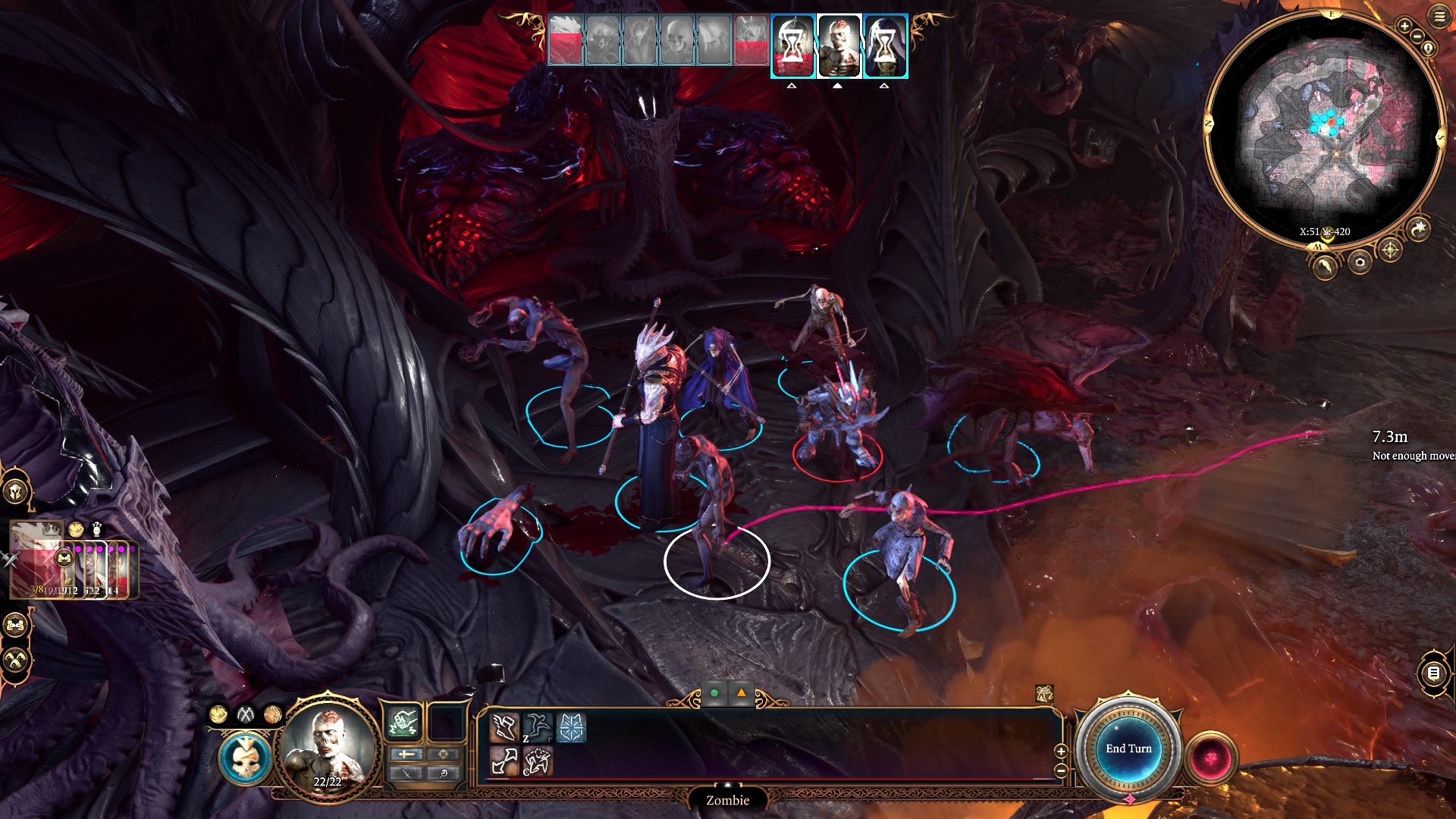Select the green fist melee attack slot
Screen dimensions: 1456x819
tap(404, 723)
